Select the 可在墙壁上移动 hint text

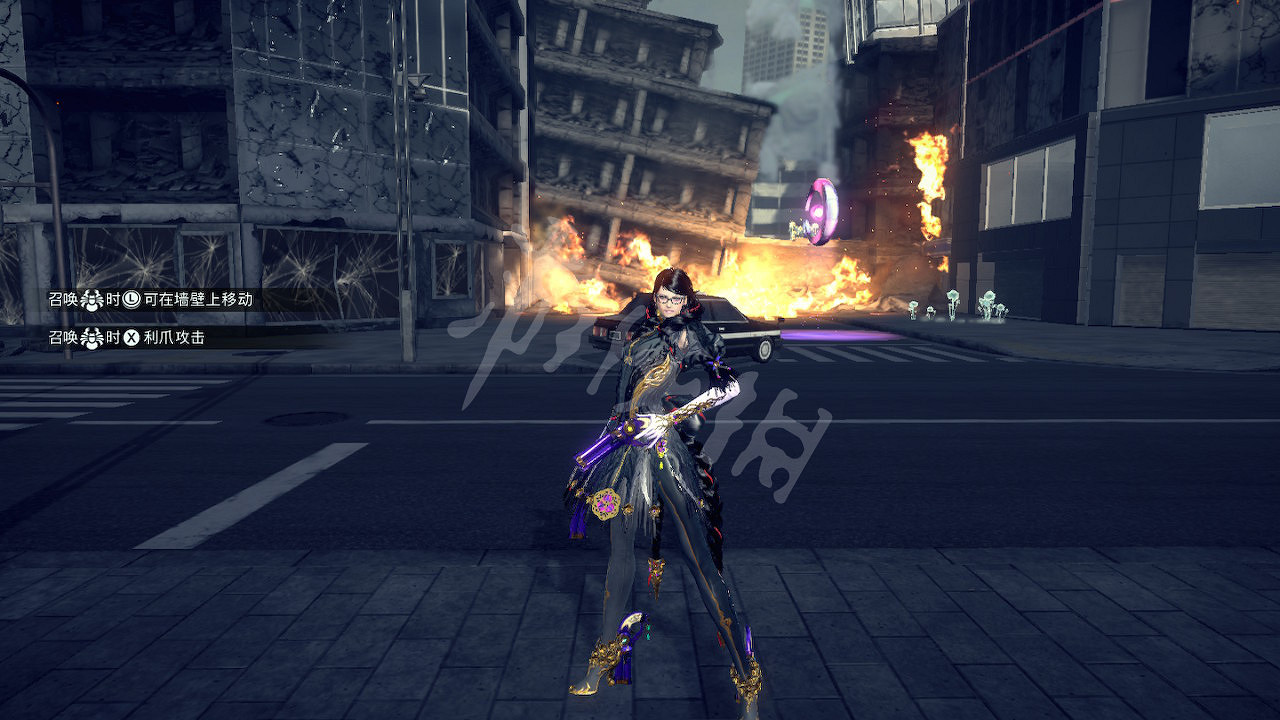point(200,301)
